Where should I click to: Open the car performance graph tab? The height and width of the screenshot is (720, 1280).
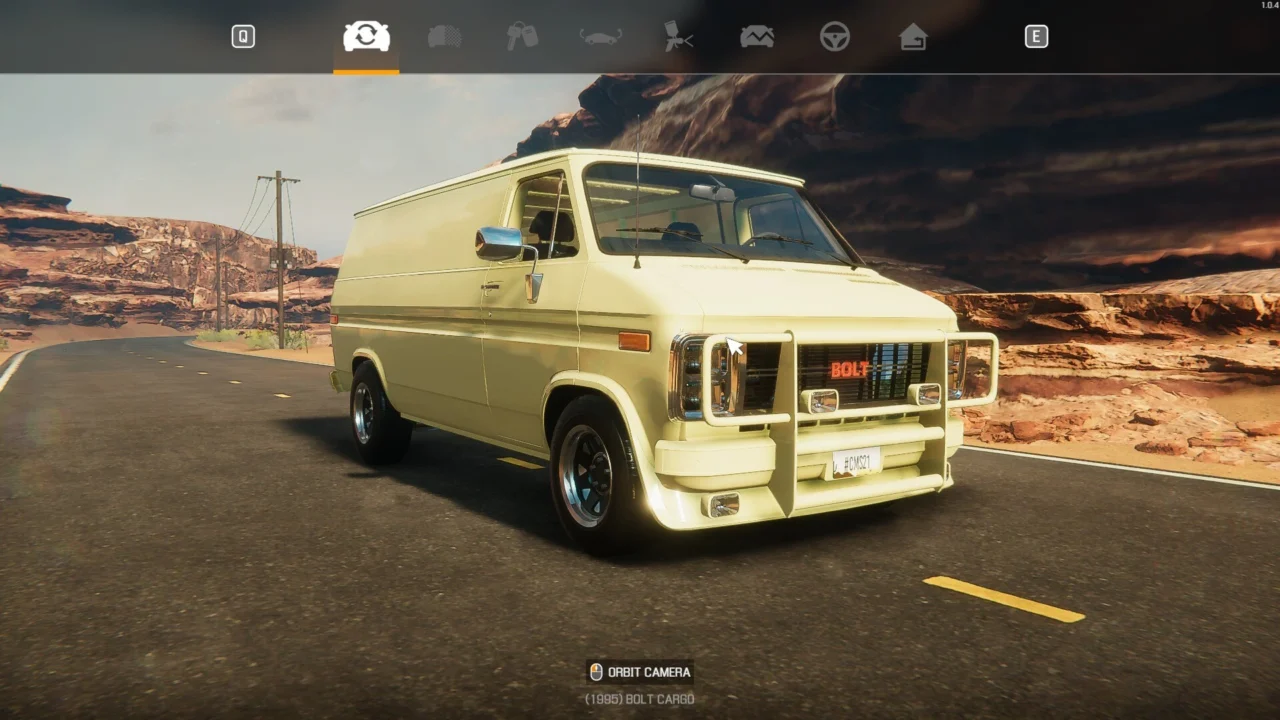(756, 37)
